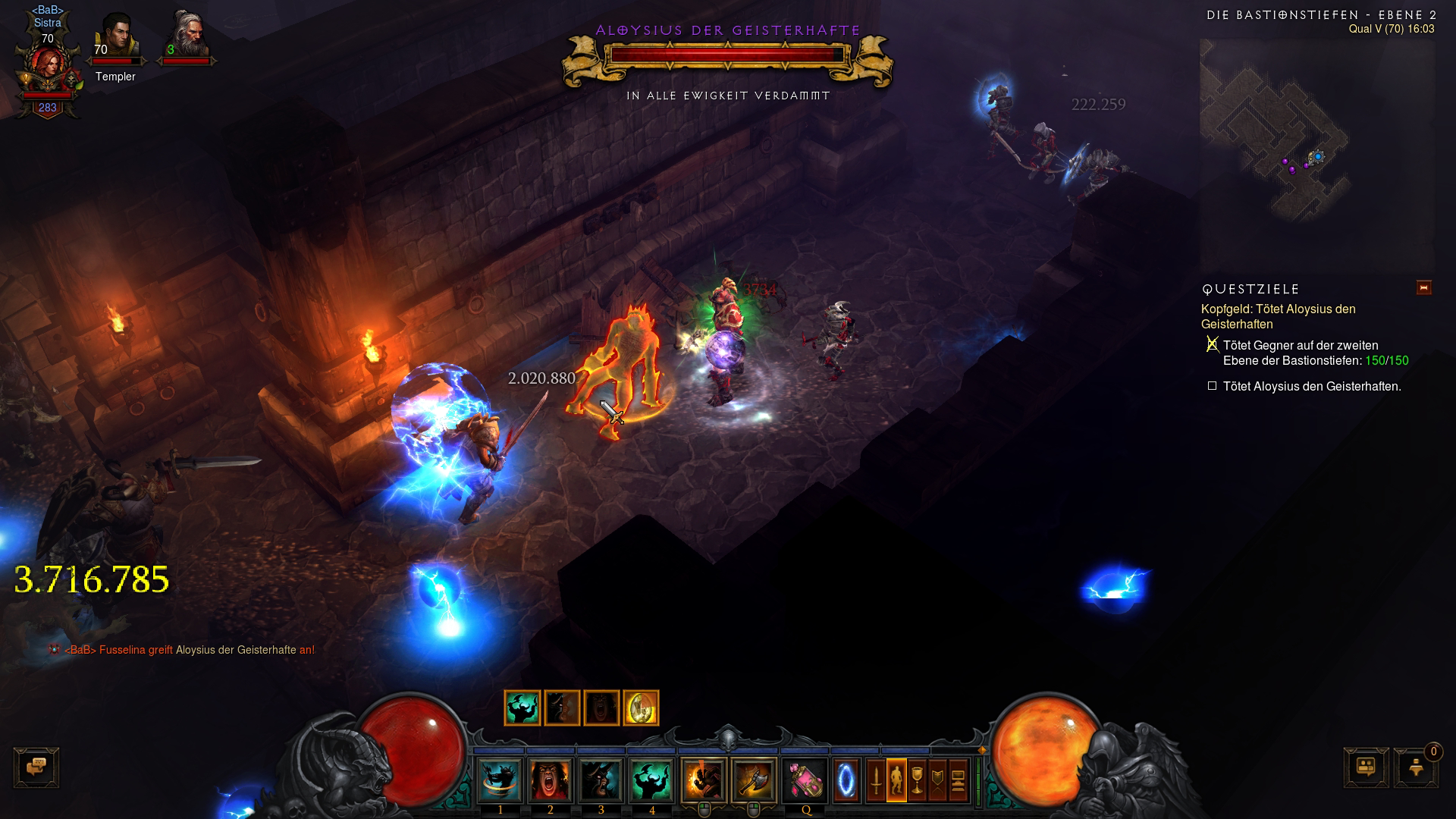Open the computer game menu button
This screenshot has height=819, width=1456.
coord(958,780)
